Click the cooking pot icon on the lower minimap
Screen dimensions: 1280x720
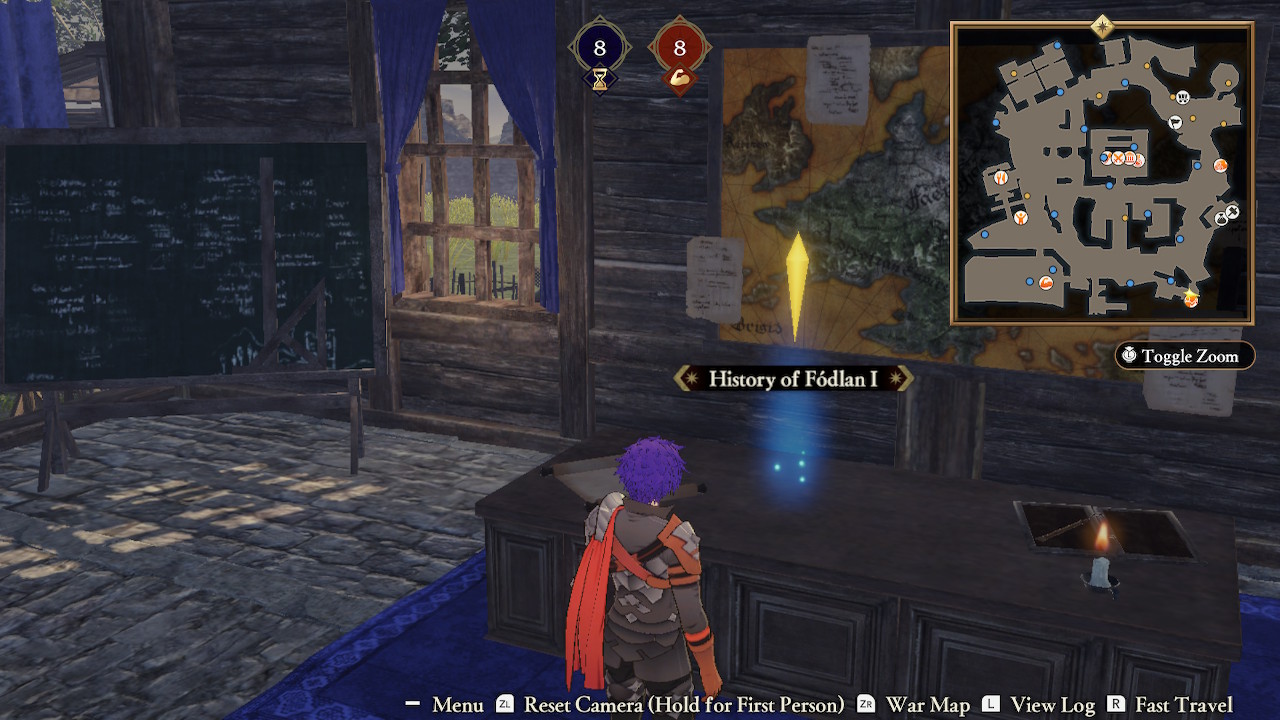click(x=1045, y=284)
